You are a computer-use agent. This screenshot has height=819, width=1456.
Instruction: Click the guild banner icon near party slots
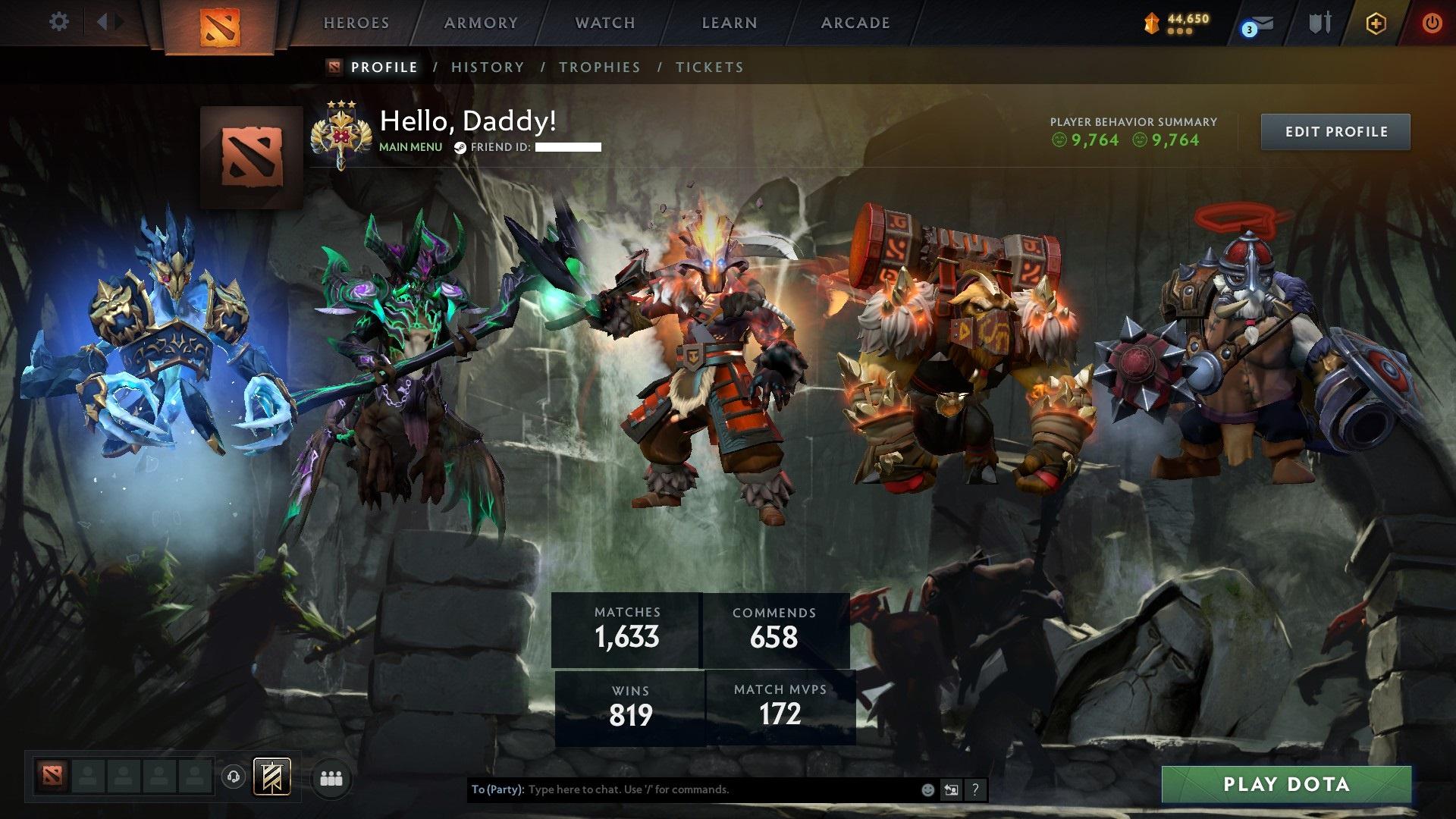coord(275,777)
